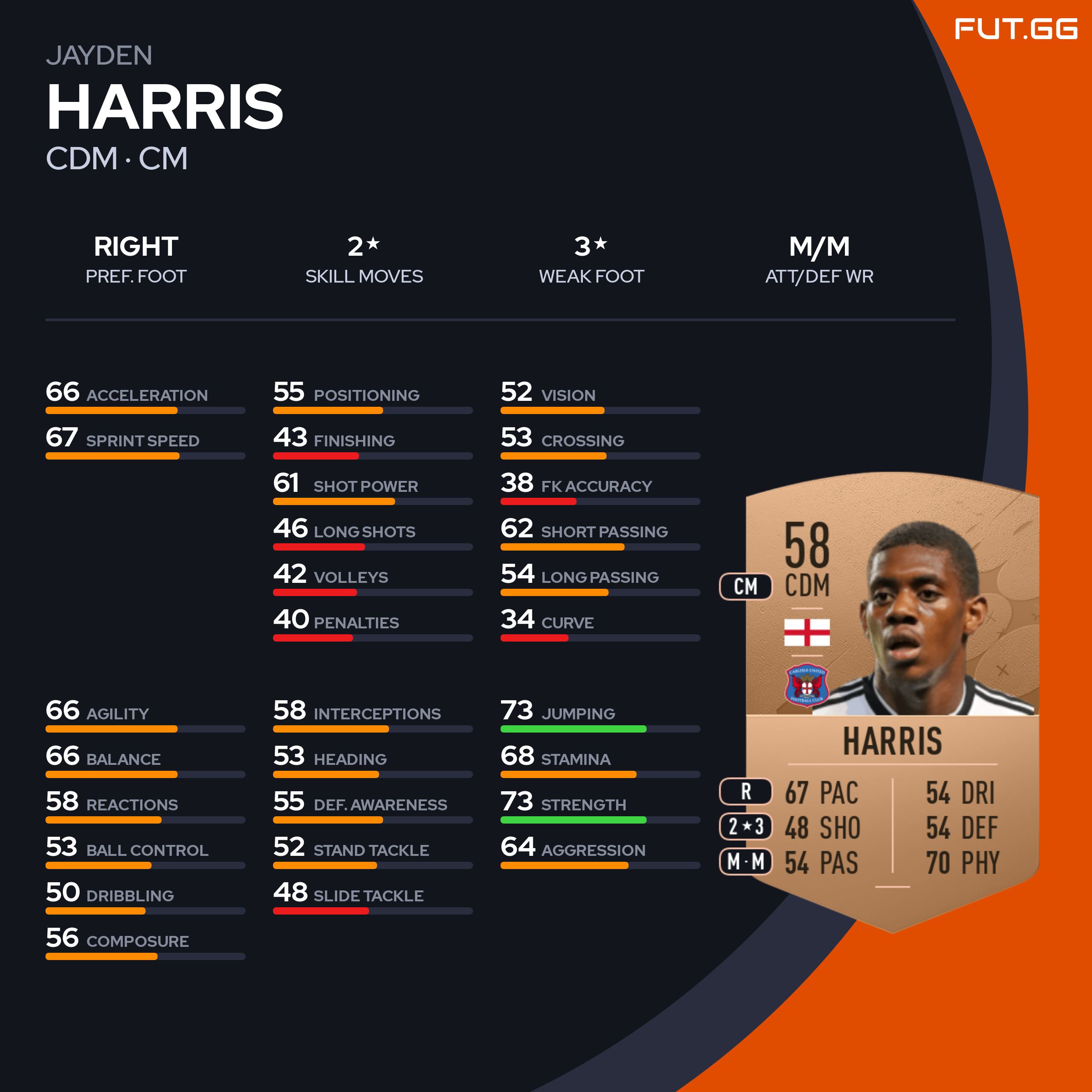Click the FUT.GG logo
Screen dimensions: 1092x1092
tap(1016, 30)
